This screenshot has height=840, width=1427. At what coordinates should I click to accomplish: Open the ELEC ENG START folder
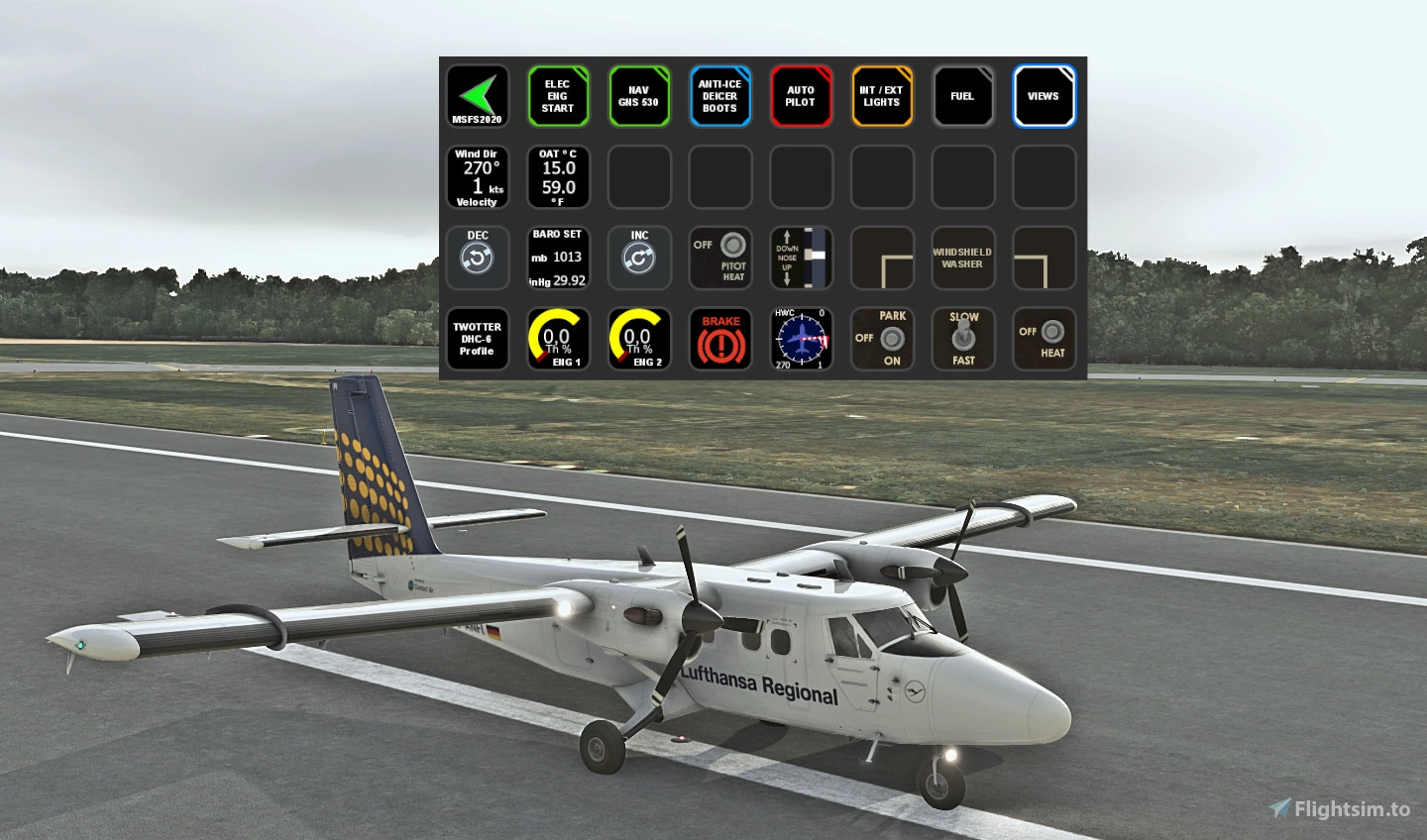(x=558, y=95)
